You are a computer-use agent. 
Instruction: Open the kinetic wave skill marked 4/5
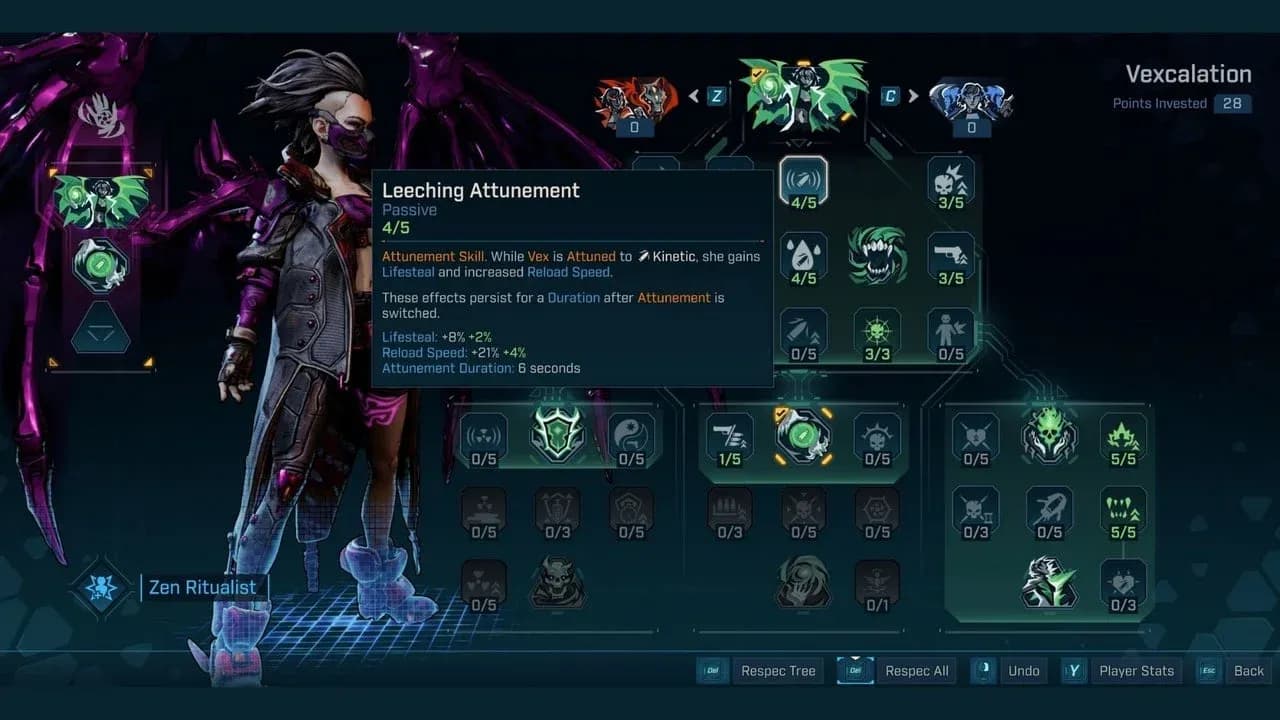tap(805, 180)
